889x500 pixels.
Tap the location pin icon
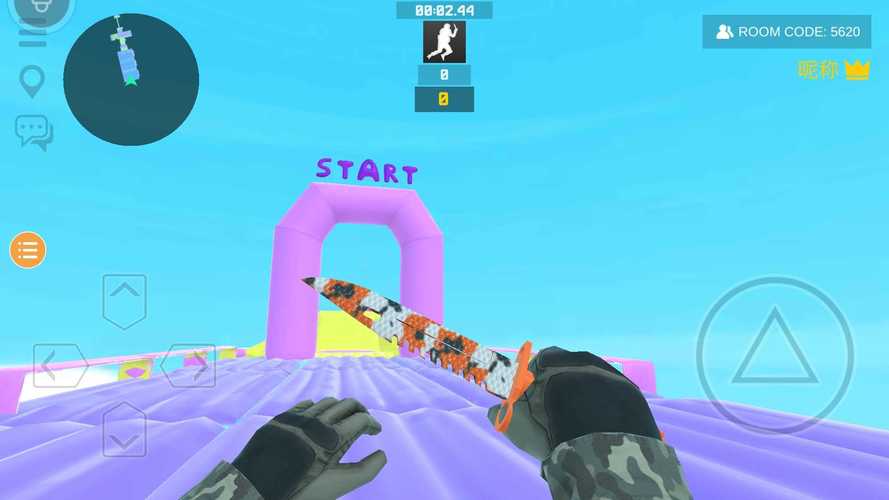pos(33,82)
